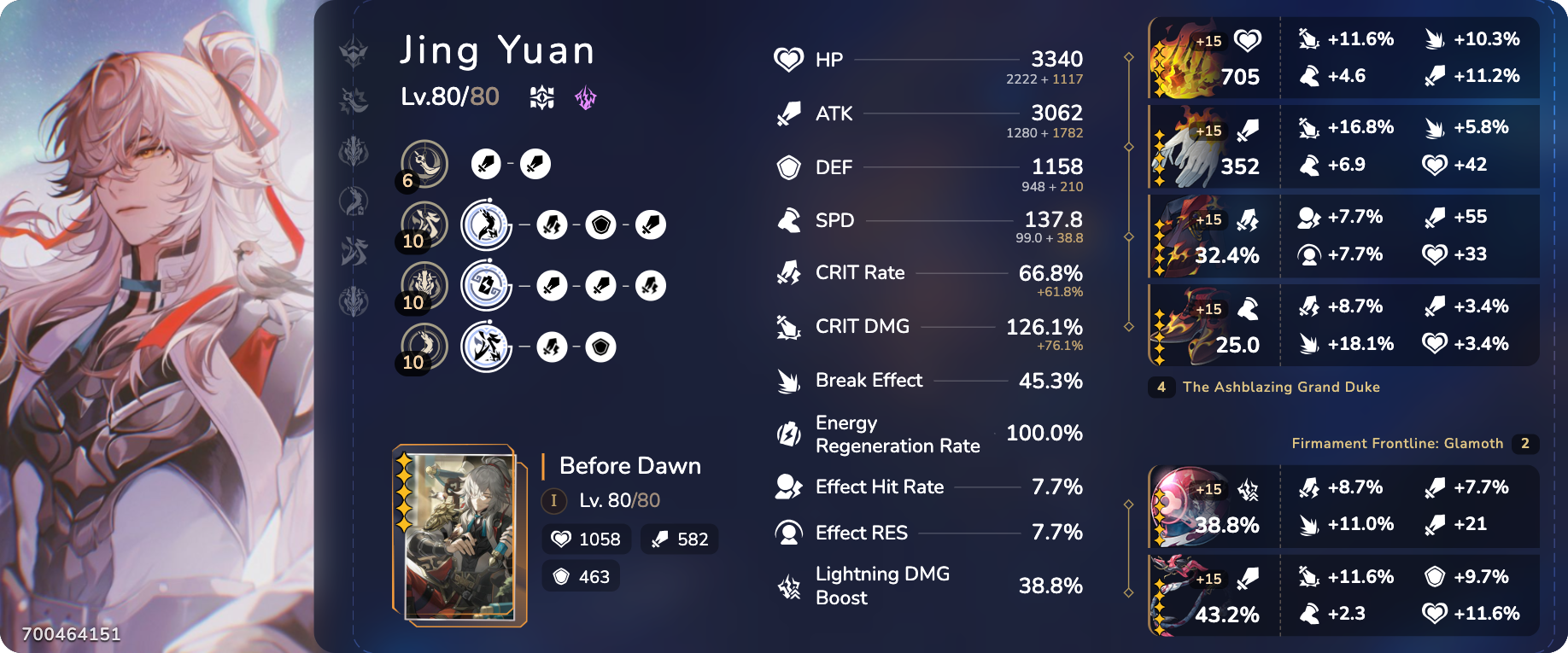Select the level 10 Skill ability icon
Screen dimensions: 1568x653
point(424,224)
